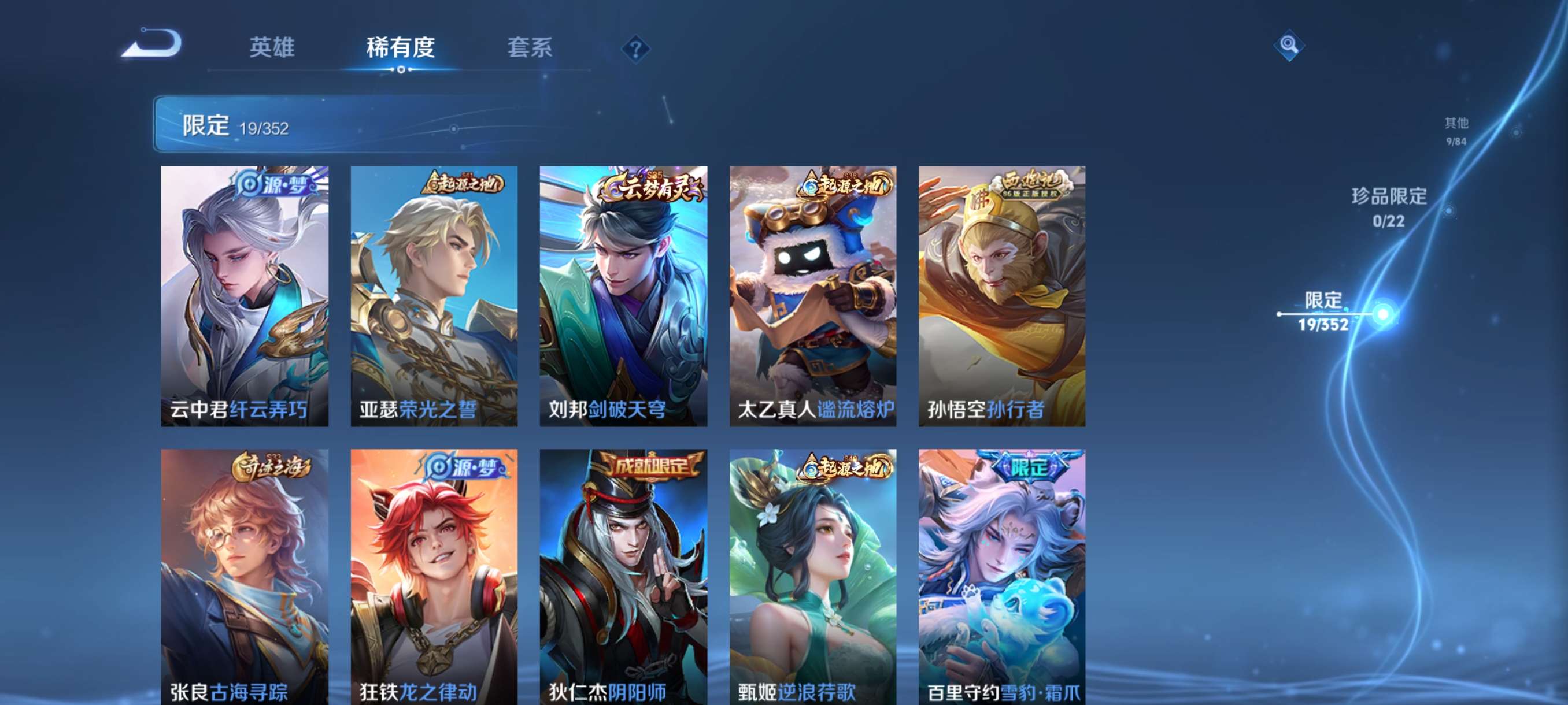
Task: Switch to the 英雄 tab
Action: point(272,49)
